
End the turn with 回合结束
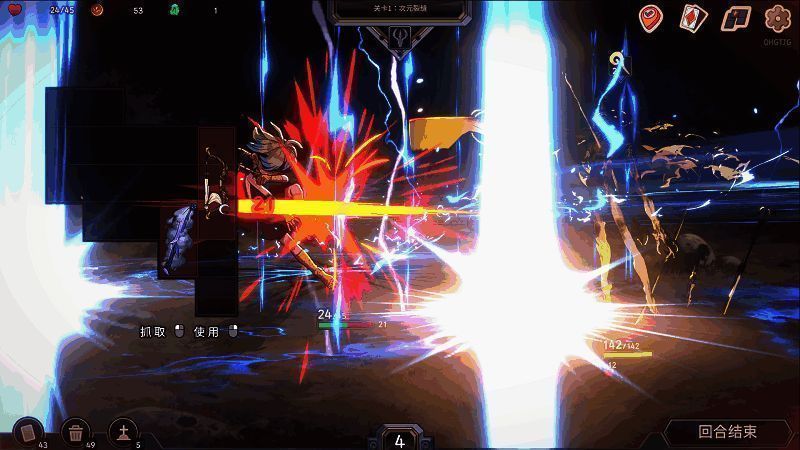(728, 432)
